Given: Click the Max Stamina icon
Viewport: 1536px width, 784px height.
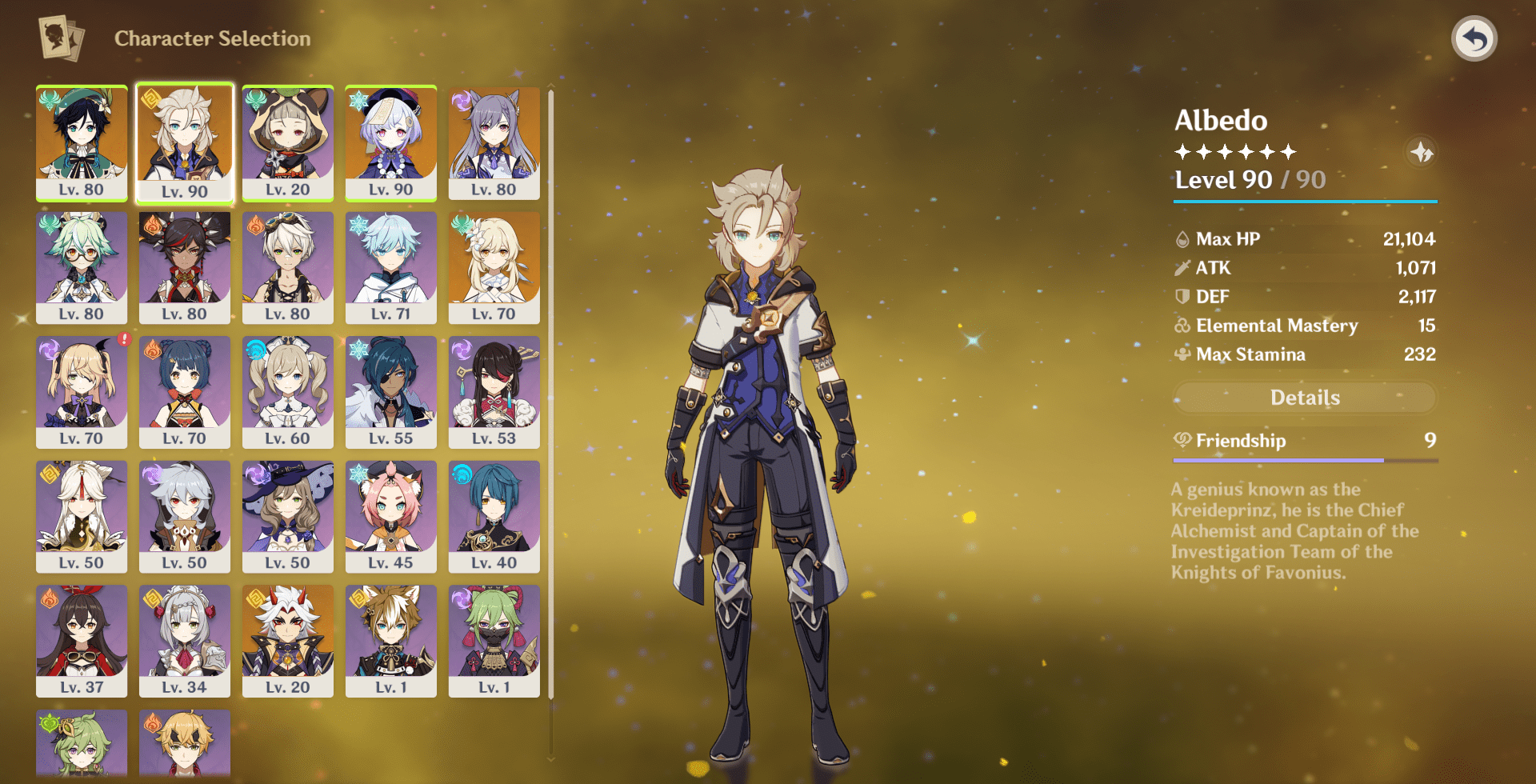Looking at the screenshot, I should coord(1182,354).
